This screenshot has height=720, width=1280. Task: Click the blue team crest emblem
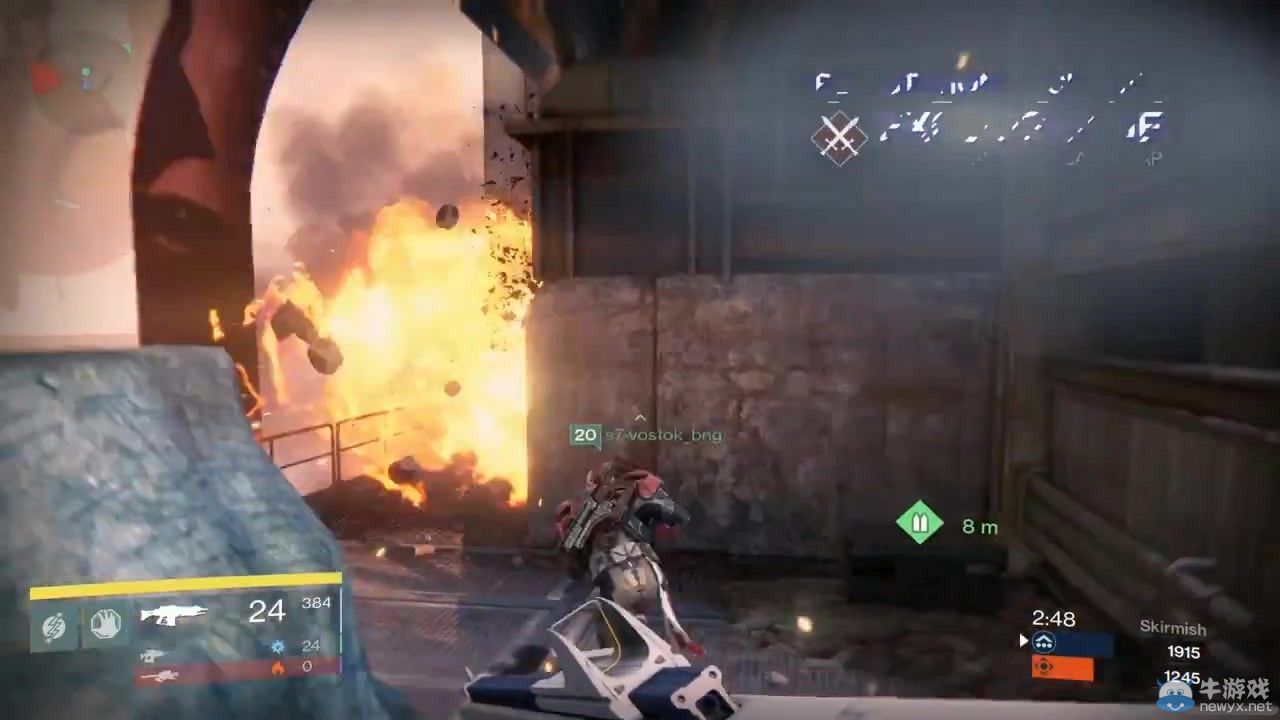tap(1043, 641)
